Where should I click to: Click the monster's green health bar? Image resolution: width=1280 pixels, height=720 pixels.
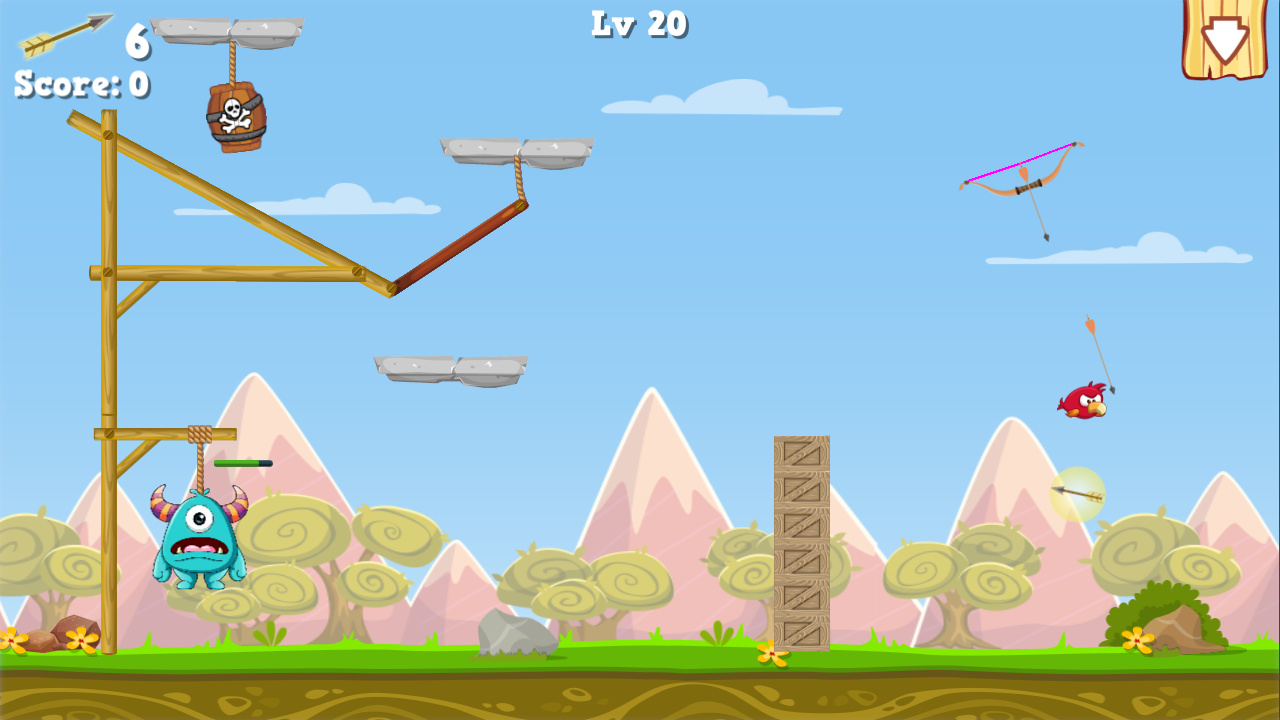(244, 463)
